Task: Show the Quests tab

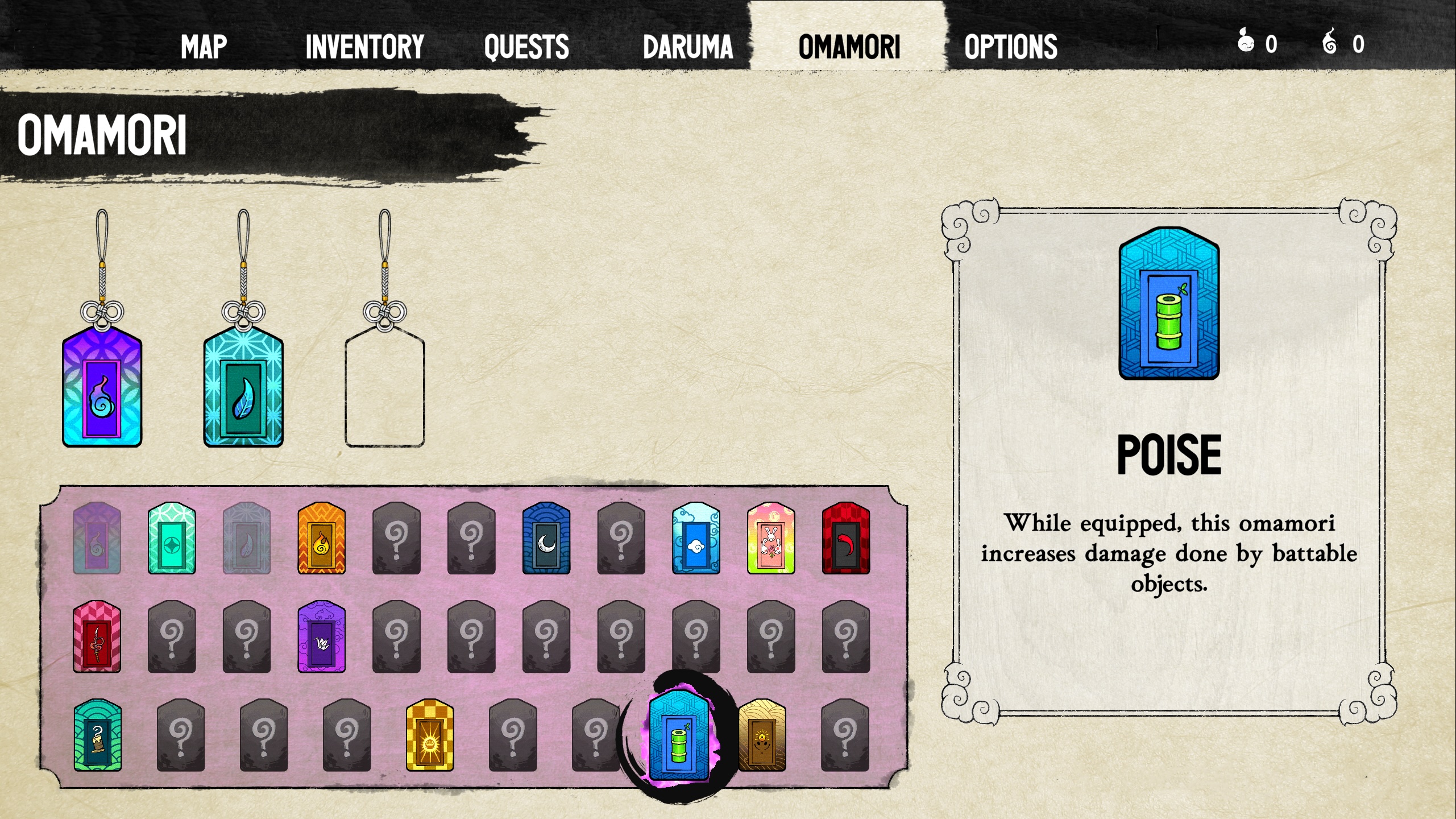Action: coord(526,46)
